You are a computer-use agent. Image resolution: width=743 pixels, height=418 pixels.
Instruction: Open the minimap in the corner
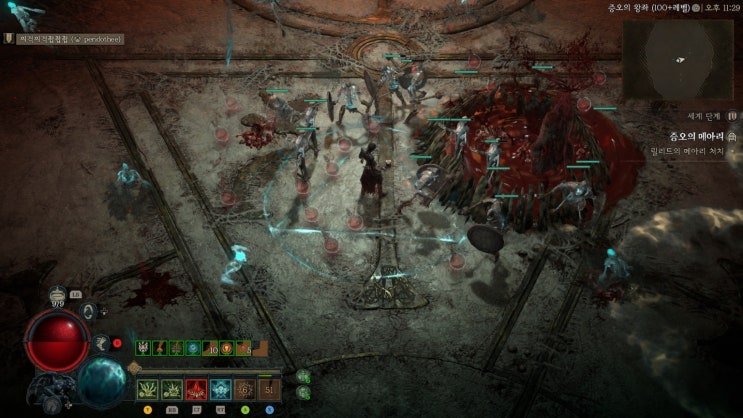tap(680, 59)
